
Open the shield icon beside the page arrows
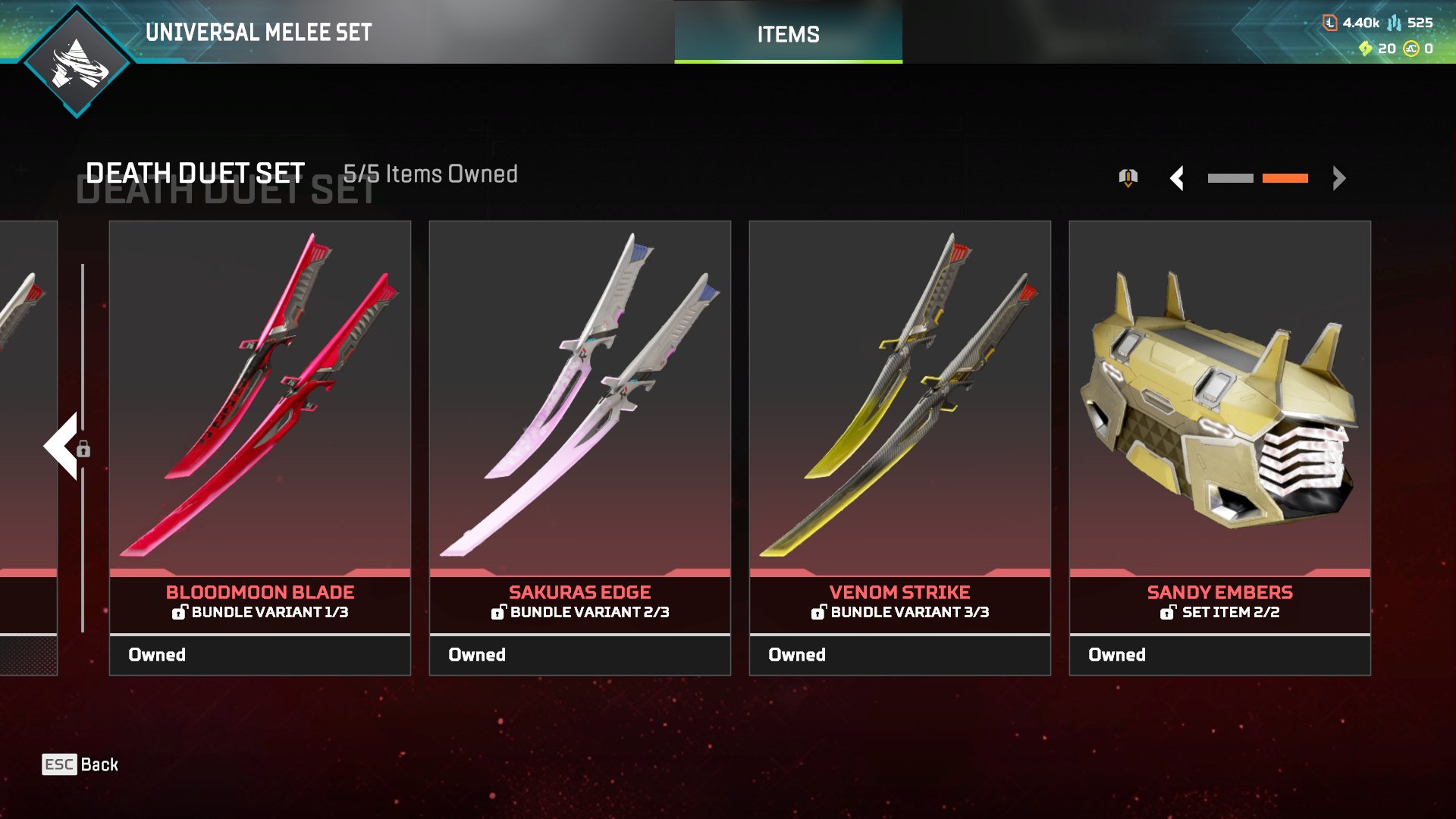[1128, 178]
